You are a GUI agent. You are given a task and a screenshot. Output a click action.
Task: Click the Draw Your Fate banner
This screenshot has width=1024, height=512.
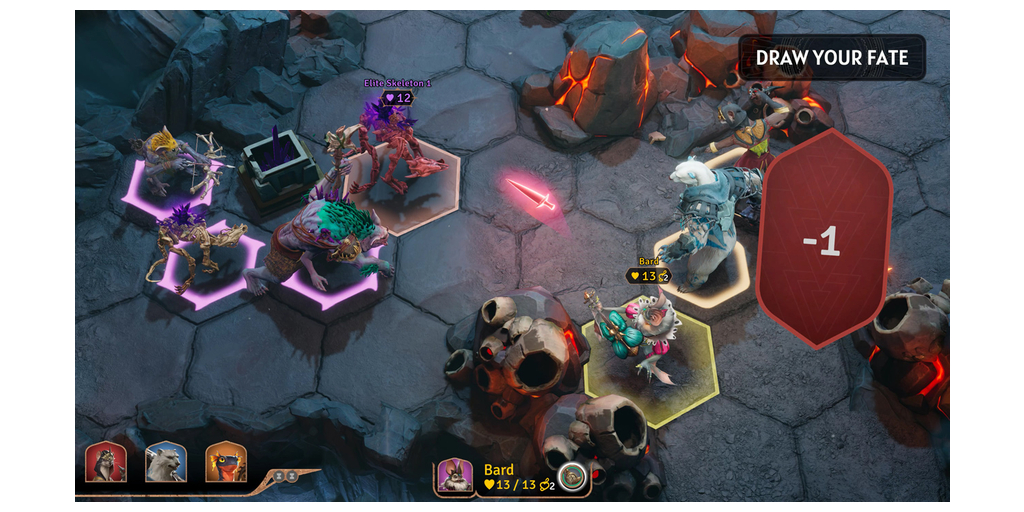point(831,58)
